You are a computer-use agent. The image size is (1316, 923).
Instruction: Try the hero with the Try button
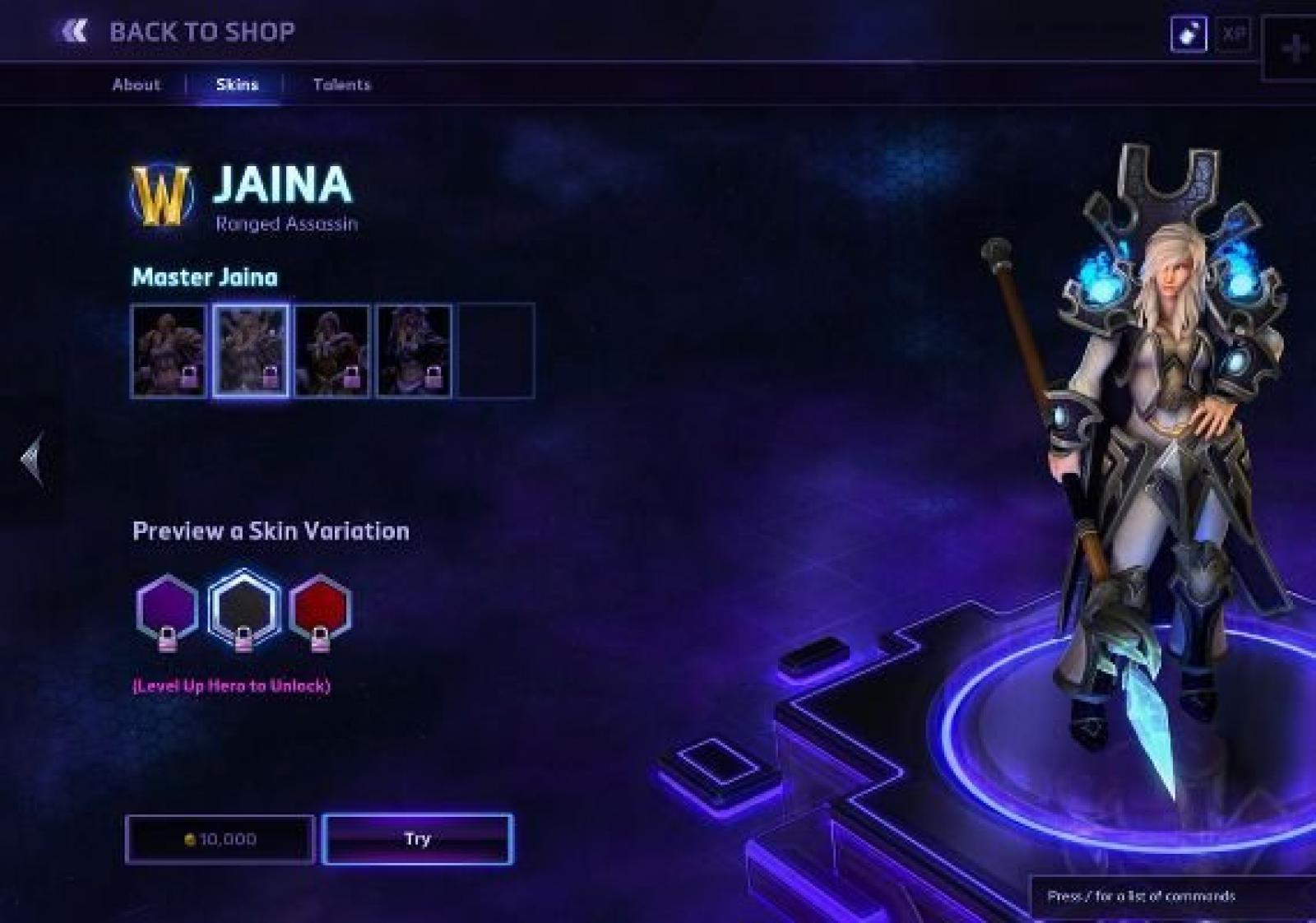pos(418,839)
